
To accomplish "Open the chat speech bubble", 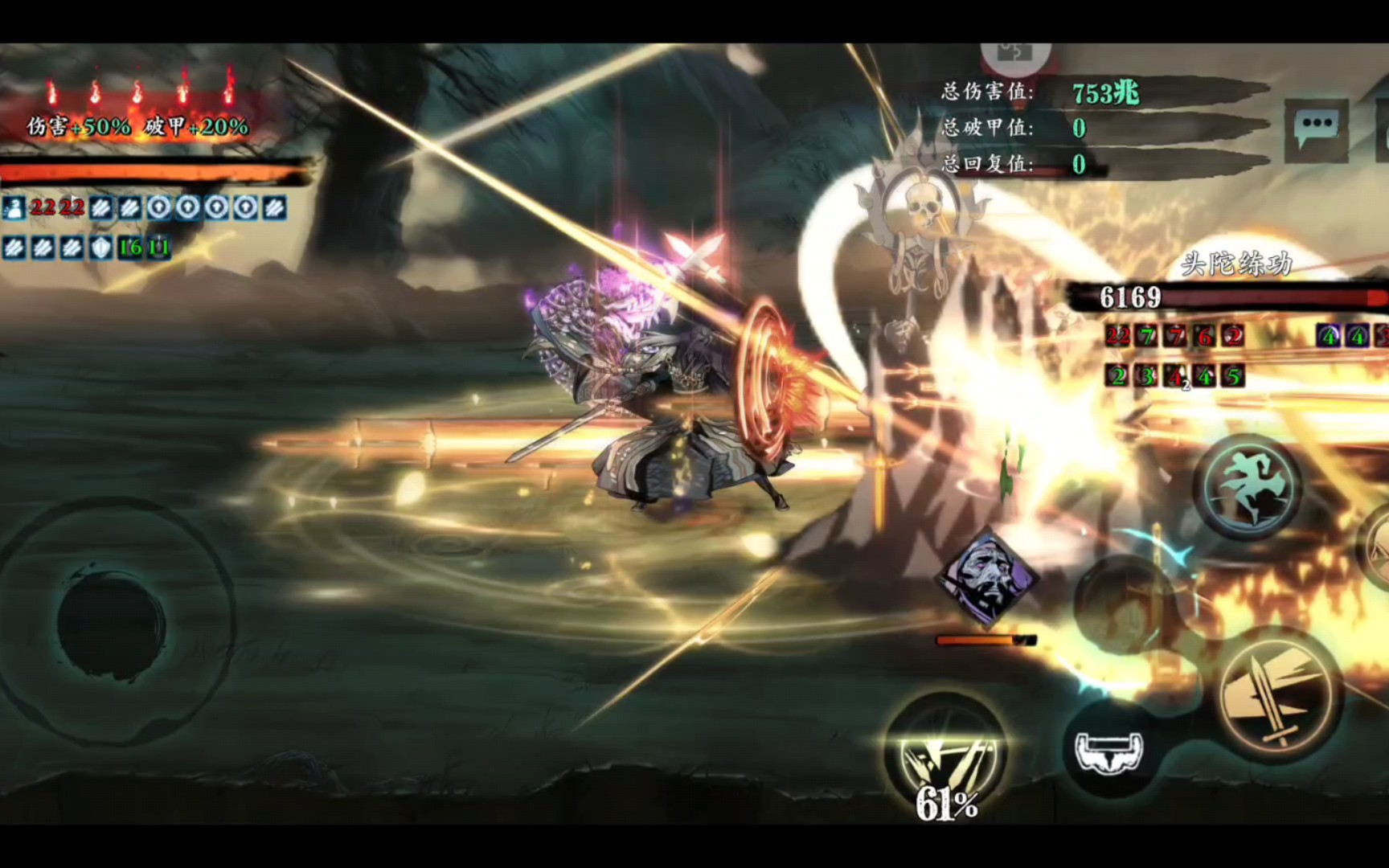I will 1316,127.
